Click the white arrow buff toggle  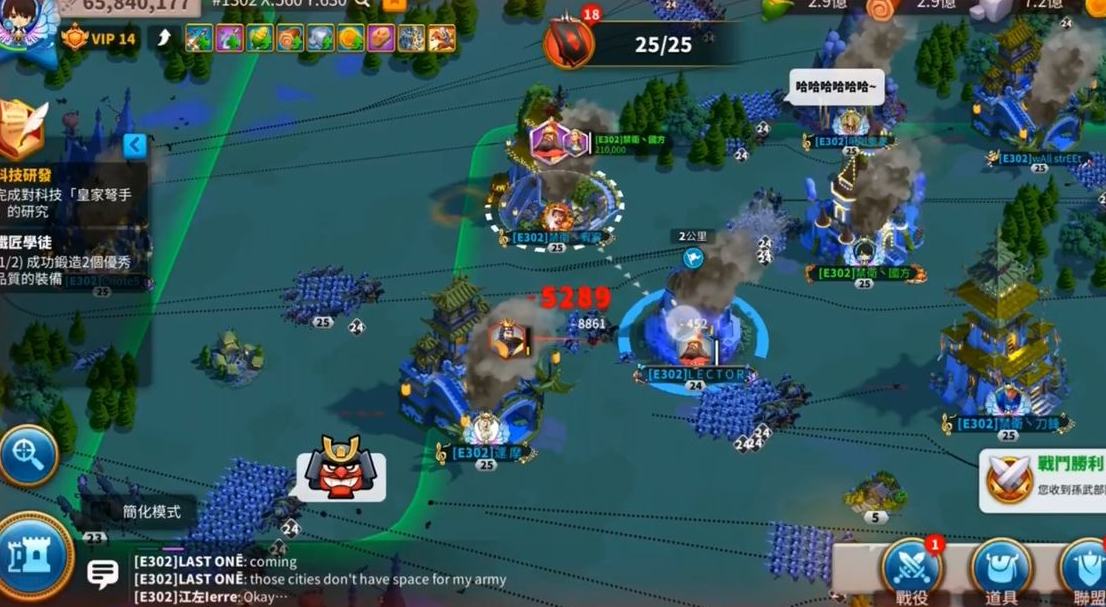point(163,39)
